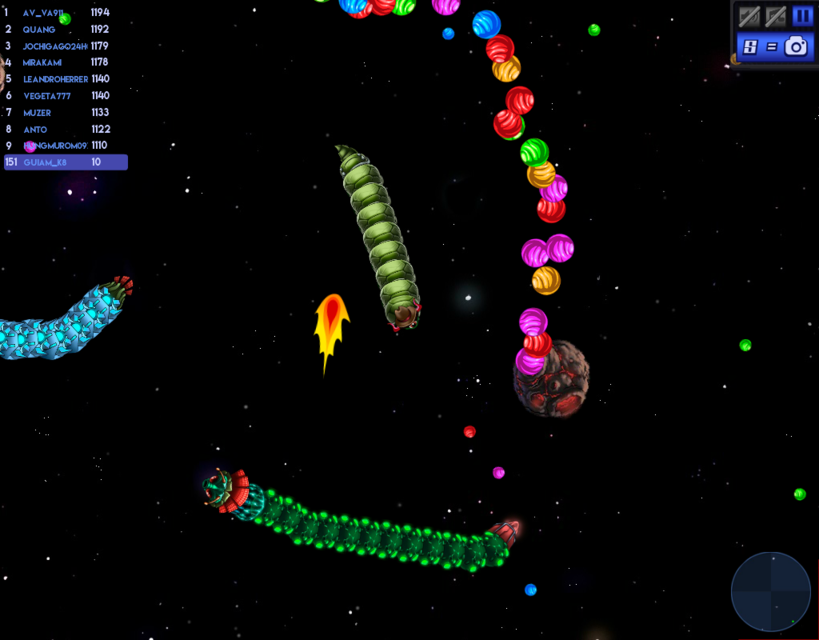The image size is (819, 640).
Task: Pause the game with the pause button
Action: coord(802,16)
